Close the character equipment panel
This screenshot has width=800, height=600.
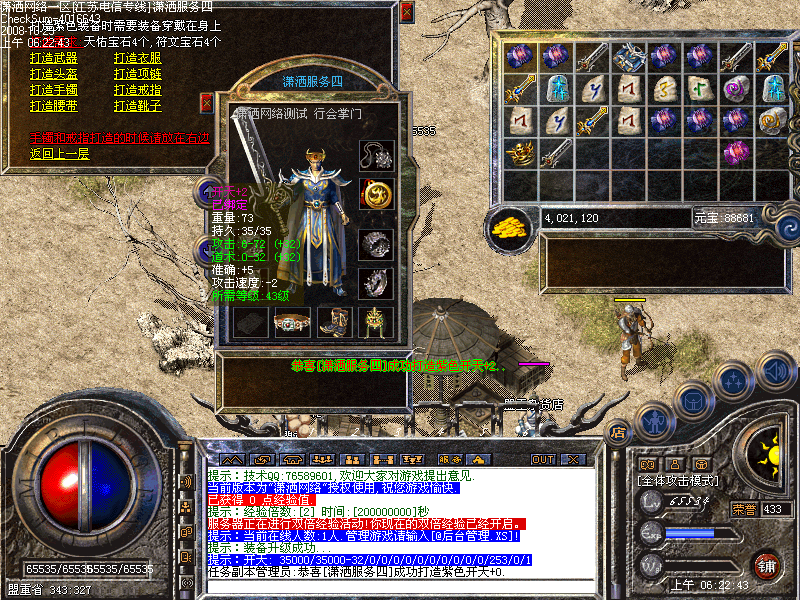pyautogui.click(x=206, y=102)
